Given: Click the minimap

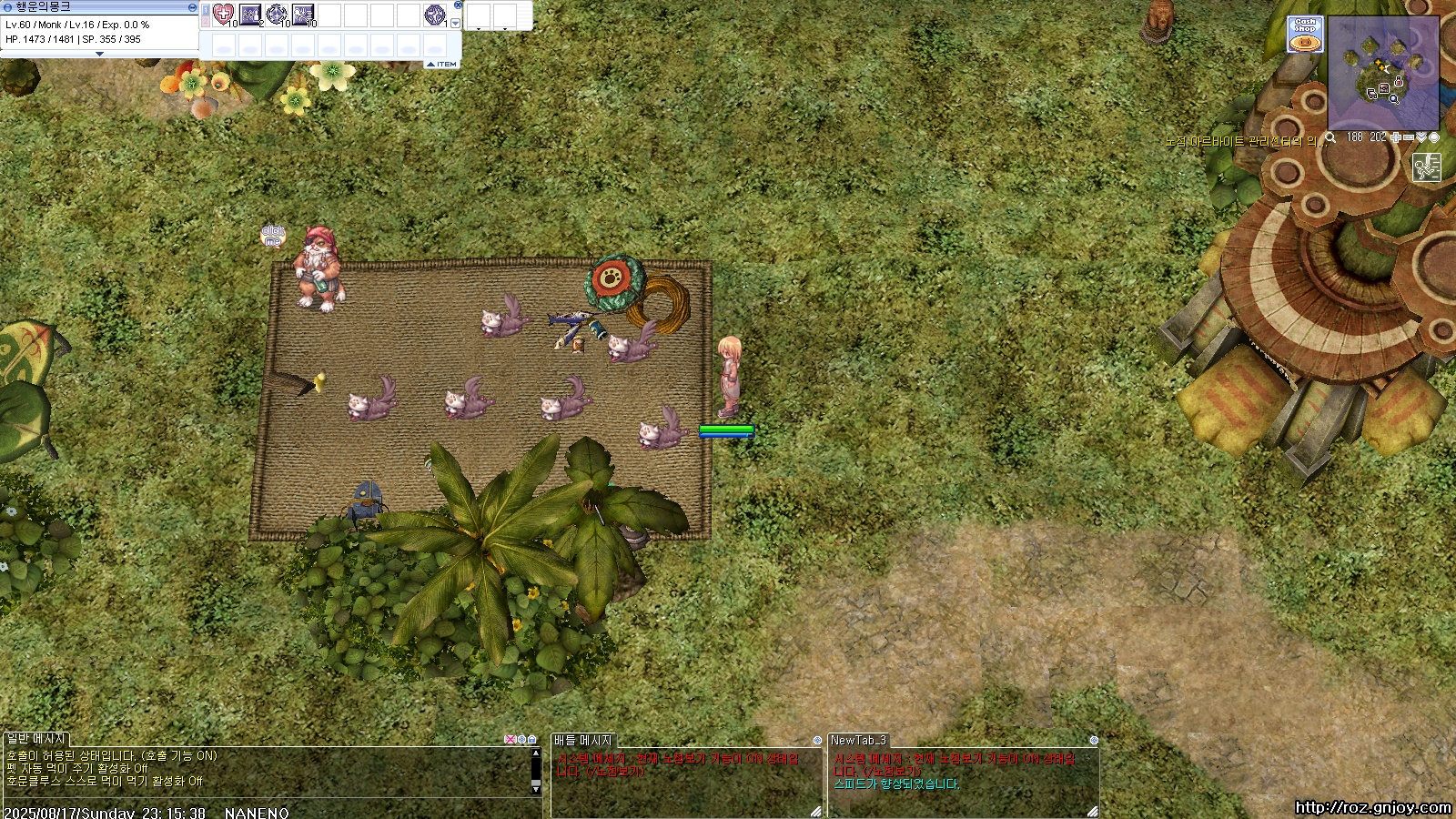Looking at the screenshot, I should (1383, 73).
